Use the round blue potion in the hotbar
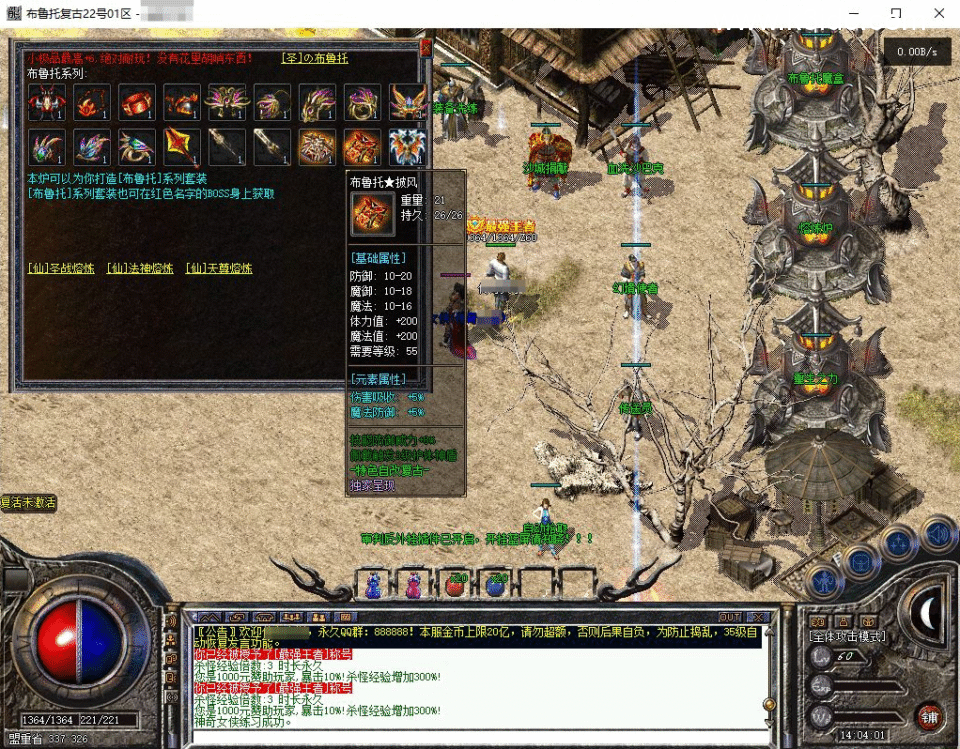Viewport: 960px width, 749px height. click(x=497, y=583)
